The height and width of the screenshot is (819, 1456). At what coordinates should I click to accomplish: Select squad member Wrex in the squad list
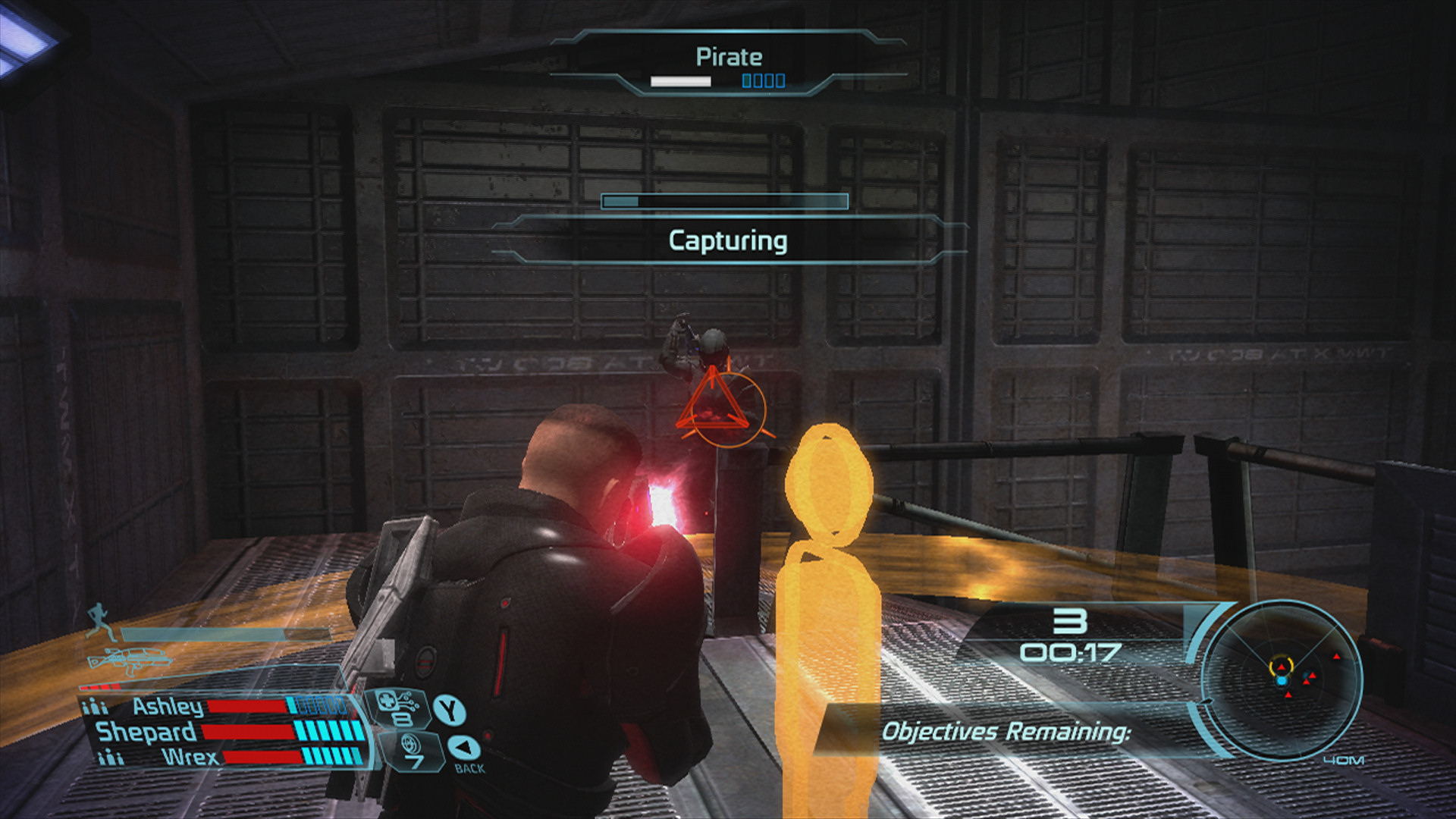(x=190, y=757)
